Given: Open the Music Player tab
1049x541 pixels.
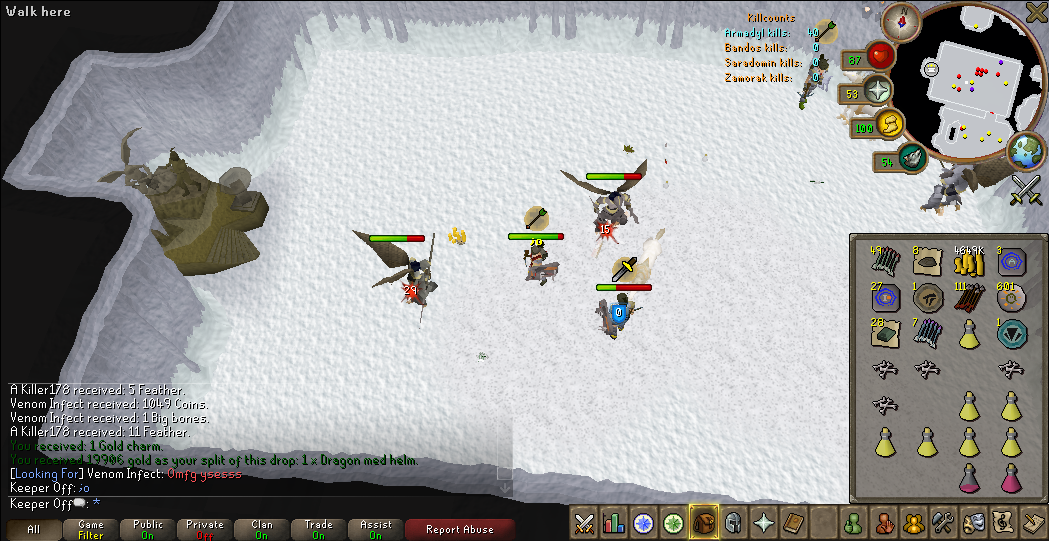Looking at the screenshot, I should [x=1002, y=522].
